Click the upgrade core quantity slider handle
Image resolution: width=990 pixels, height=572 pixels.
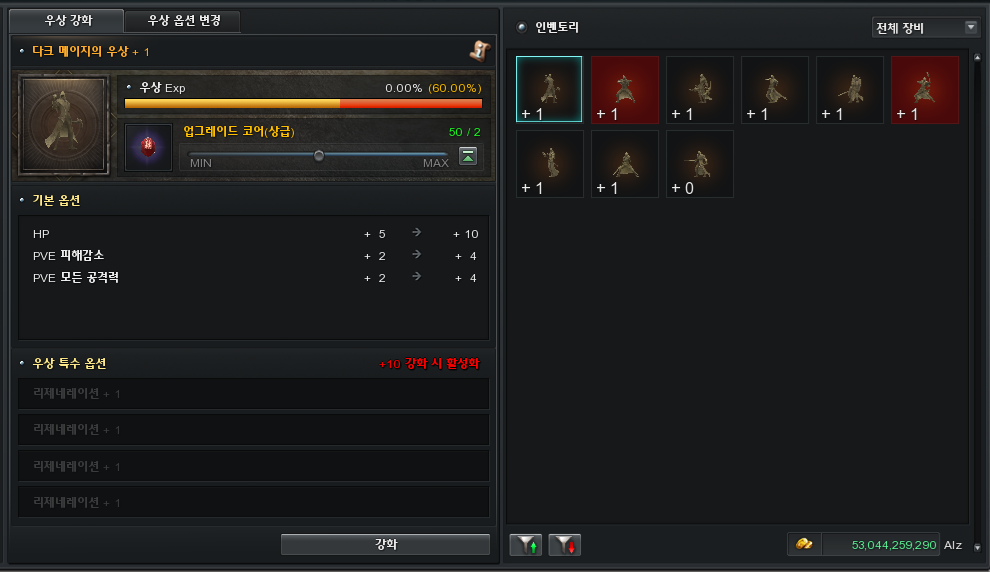[x=319, y=155]
